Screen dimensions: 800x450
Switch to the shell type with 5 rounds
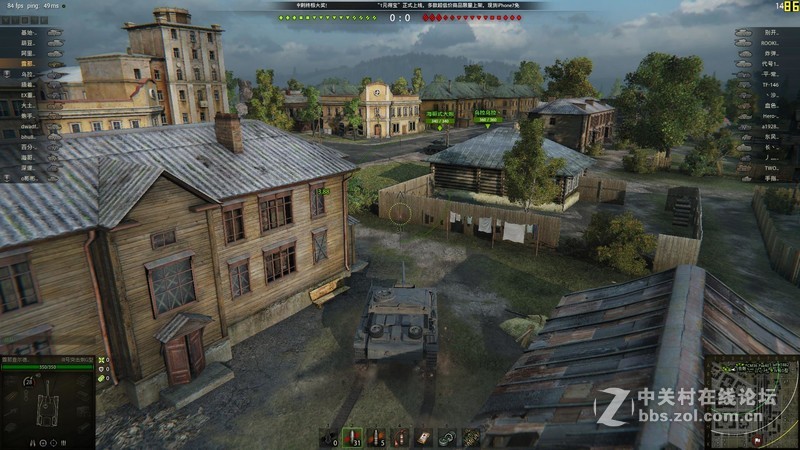376,437
